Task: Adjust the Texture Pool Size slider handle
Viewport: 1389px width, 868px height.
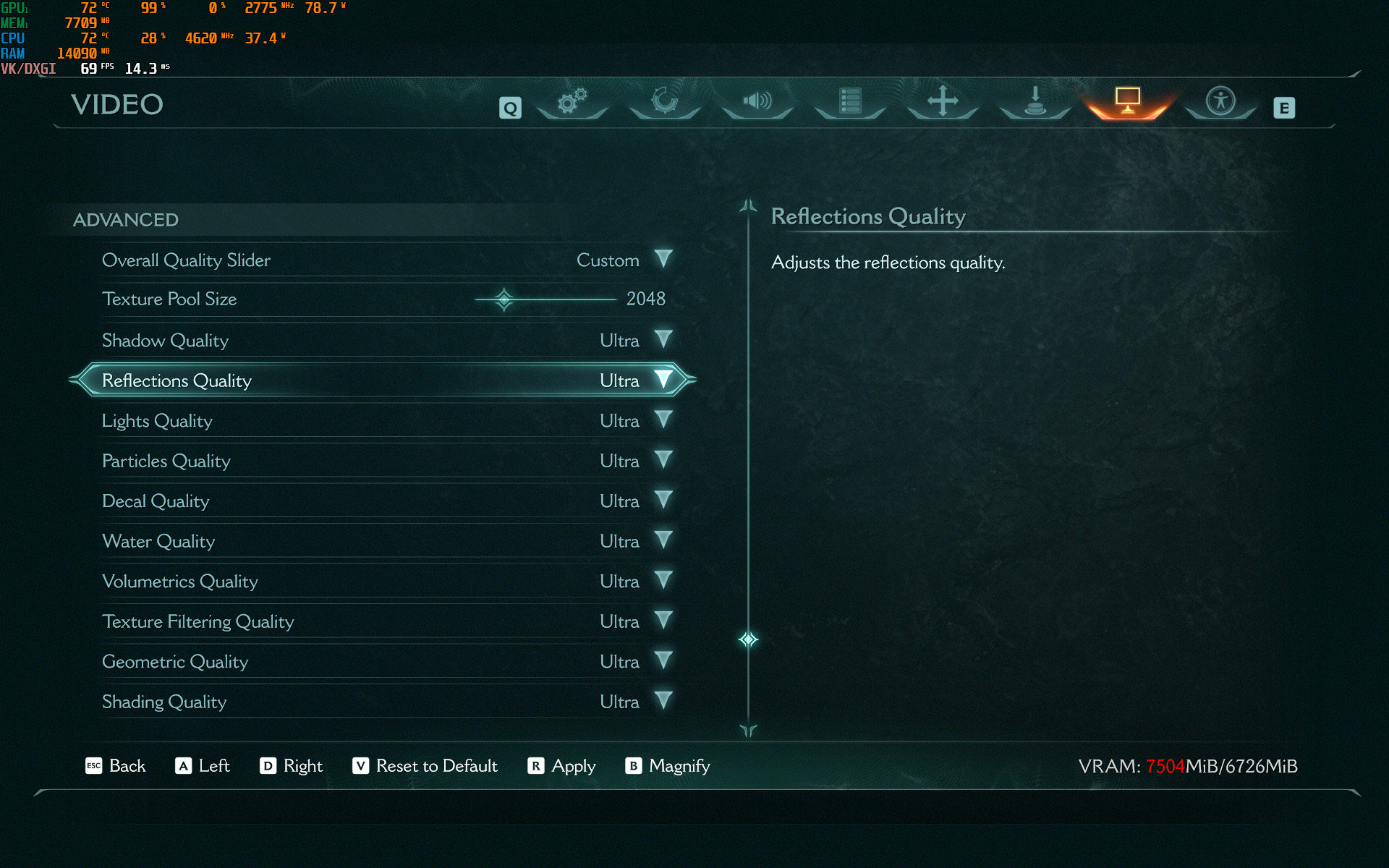Action: (504, 299)
